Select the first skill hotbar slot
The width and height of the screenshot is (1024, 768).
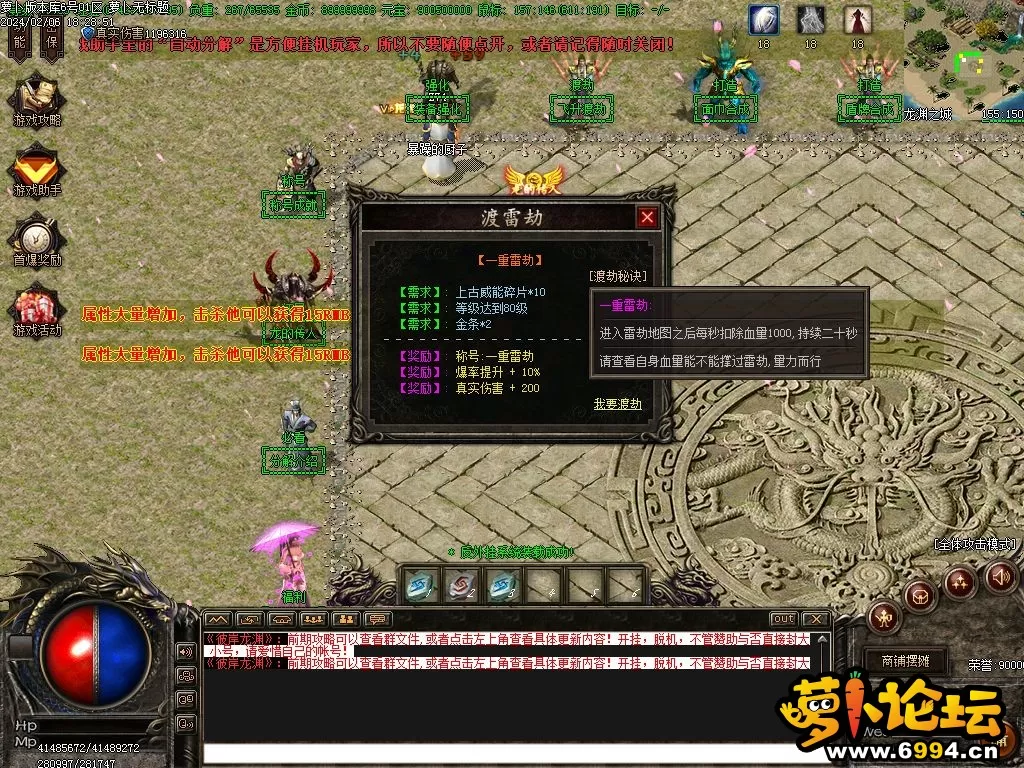(420, 585)
